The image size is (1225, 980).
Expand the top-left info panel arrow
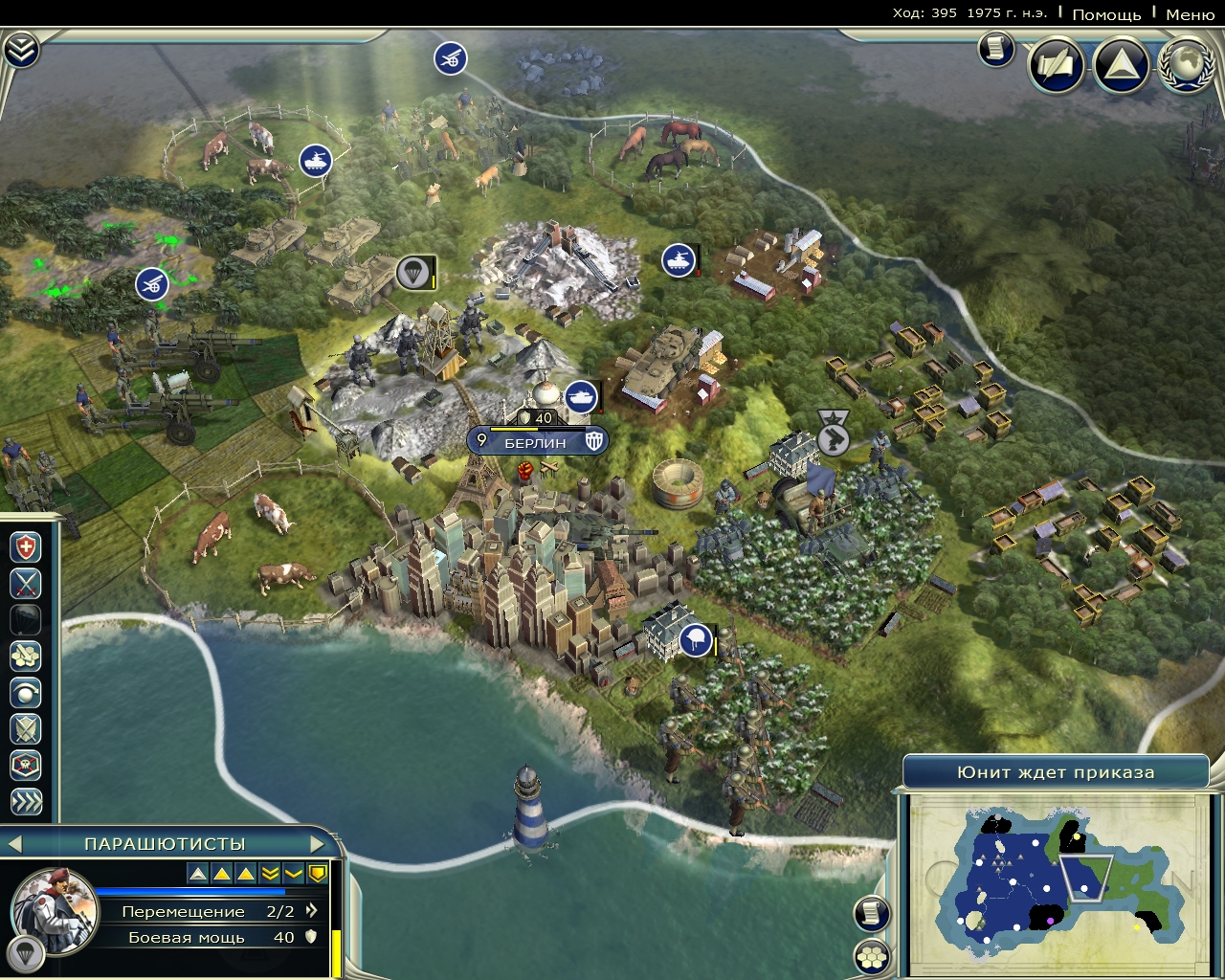coord(20,50)
